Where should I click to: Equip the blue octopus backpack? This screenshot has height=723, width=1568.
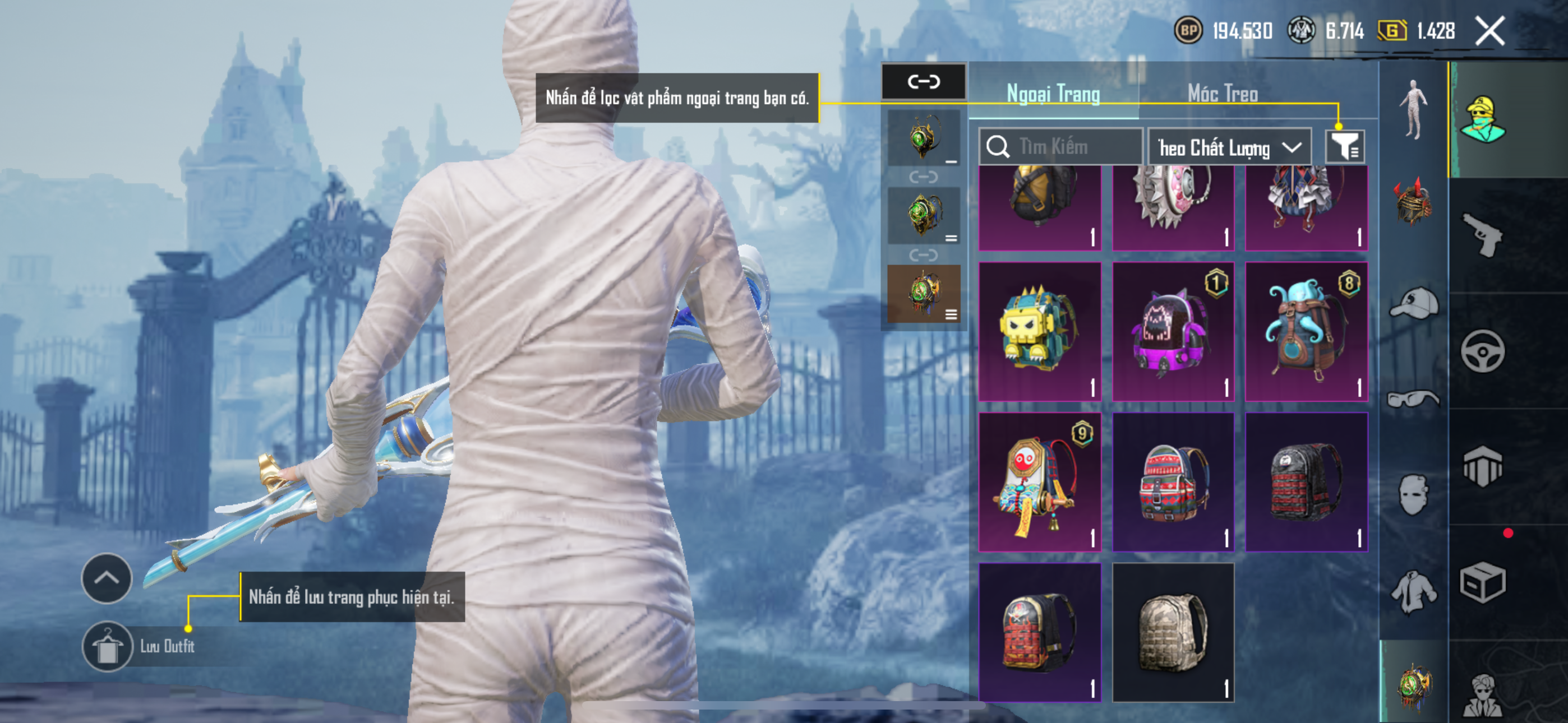tap(1306, 331)
